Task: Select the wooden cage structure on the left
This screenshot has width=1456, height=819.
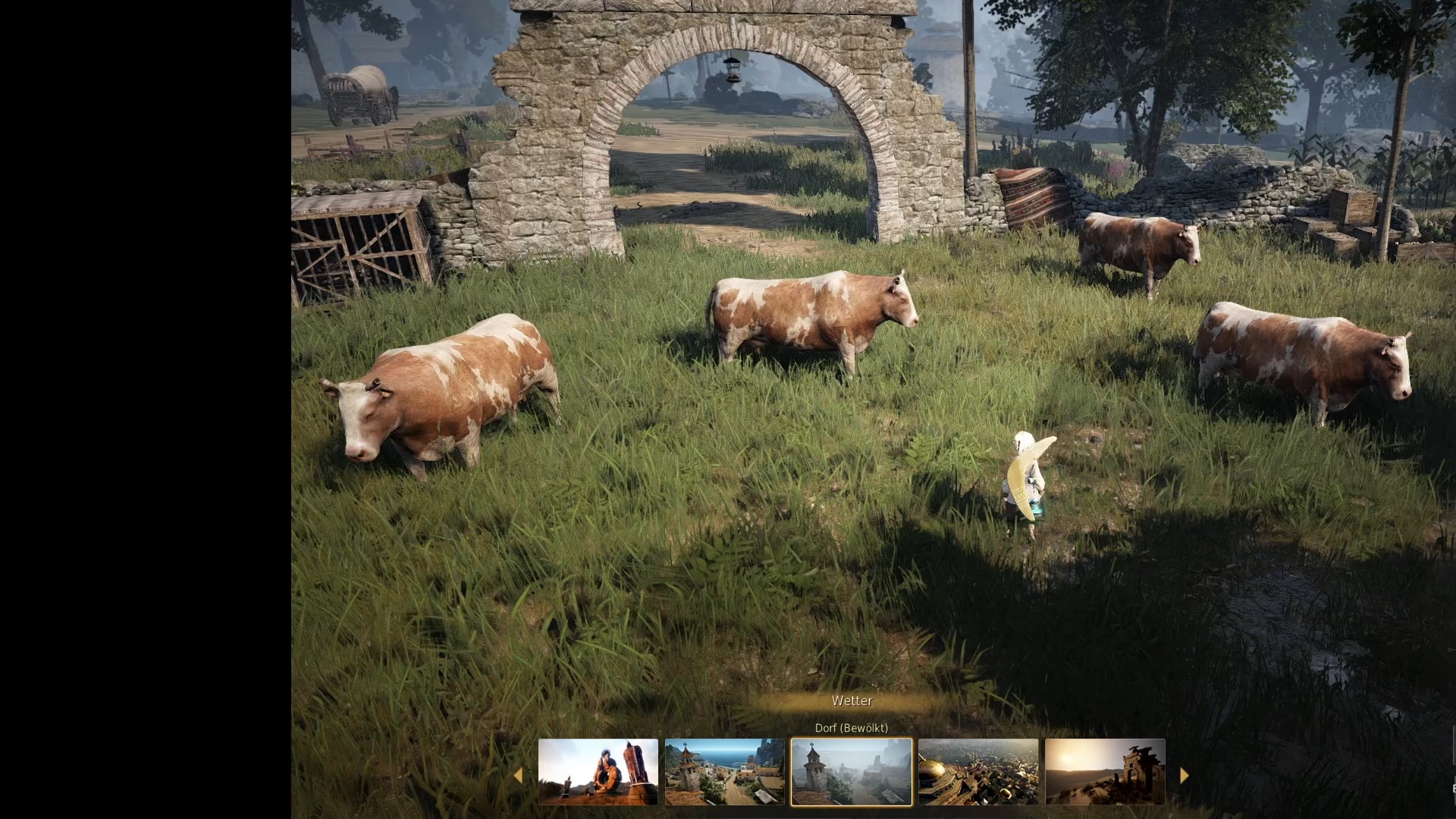Action: coord(356,243)
